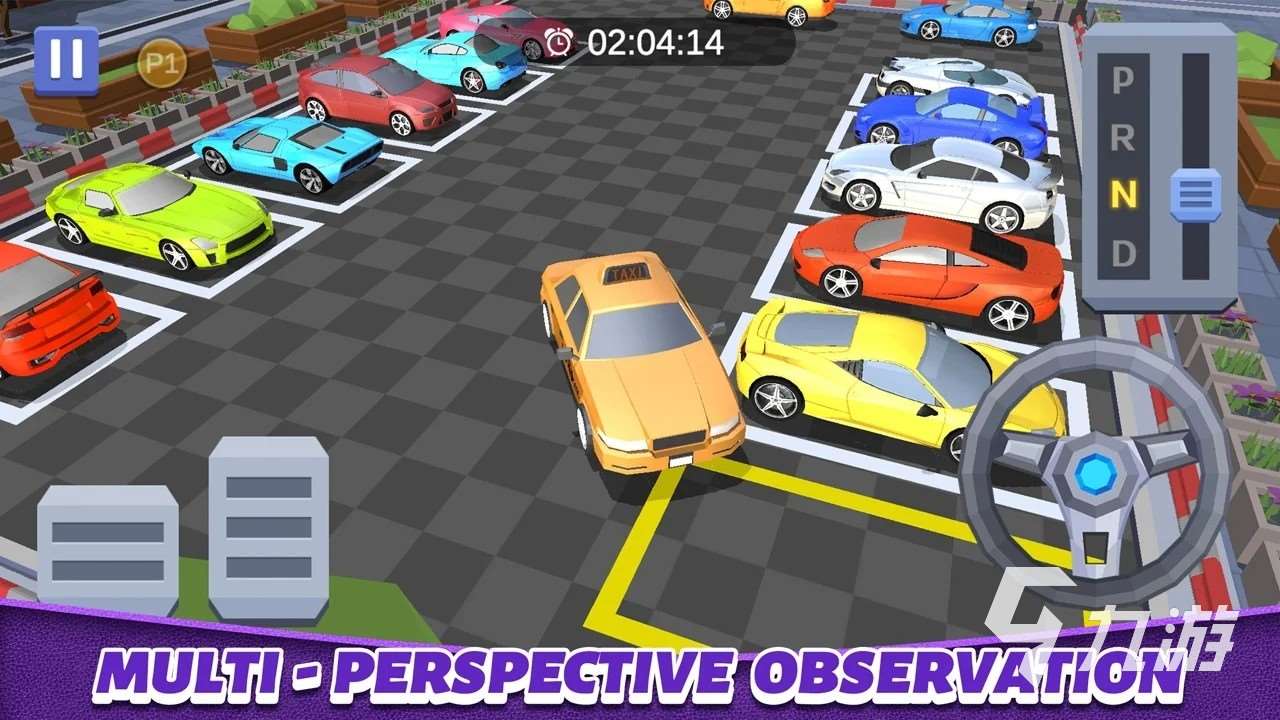
Task: Click the steering wheel control
Action: 1095,470
